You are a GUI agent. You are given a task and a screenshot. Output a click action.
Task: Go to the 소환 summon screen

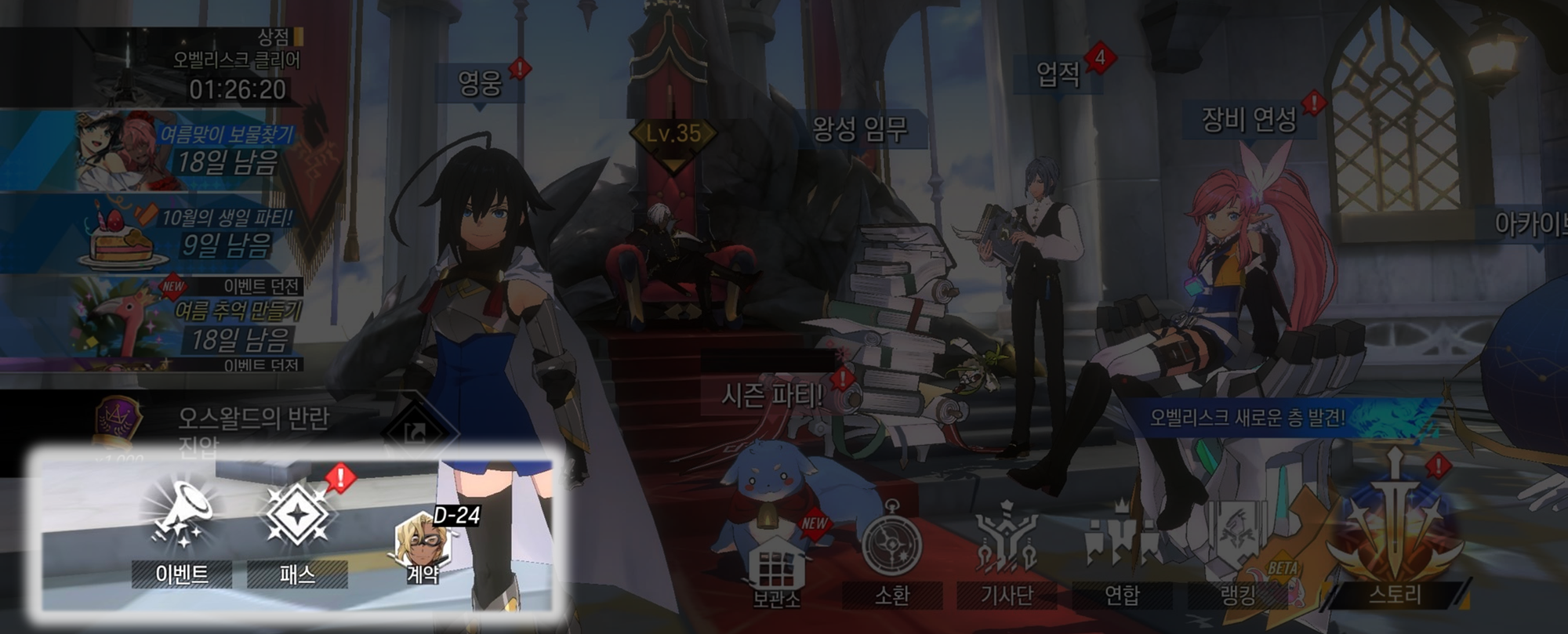891,552
